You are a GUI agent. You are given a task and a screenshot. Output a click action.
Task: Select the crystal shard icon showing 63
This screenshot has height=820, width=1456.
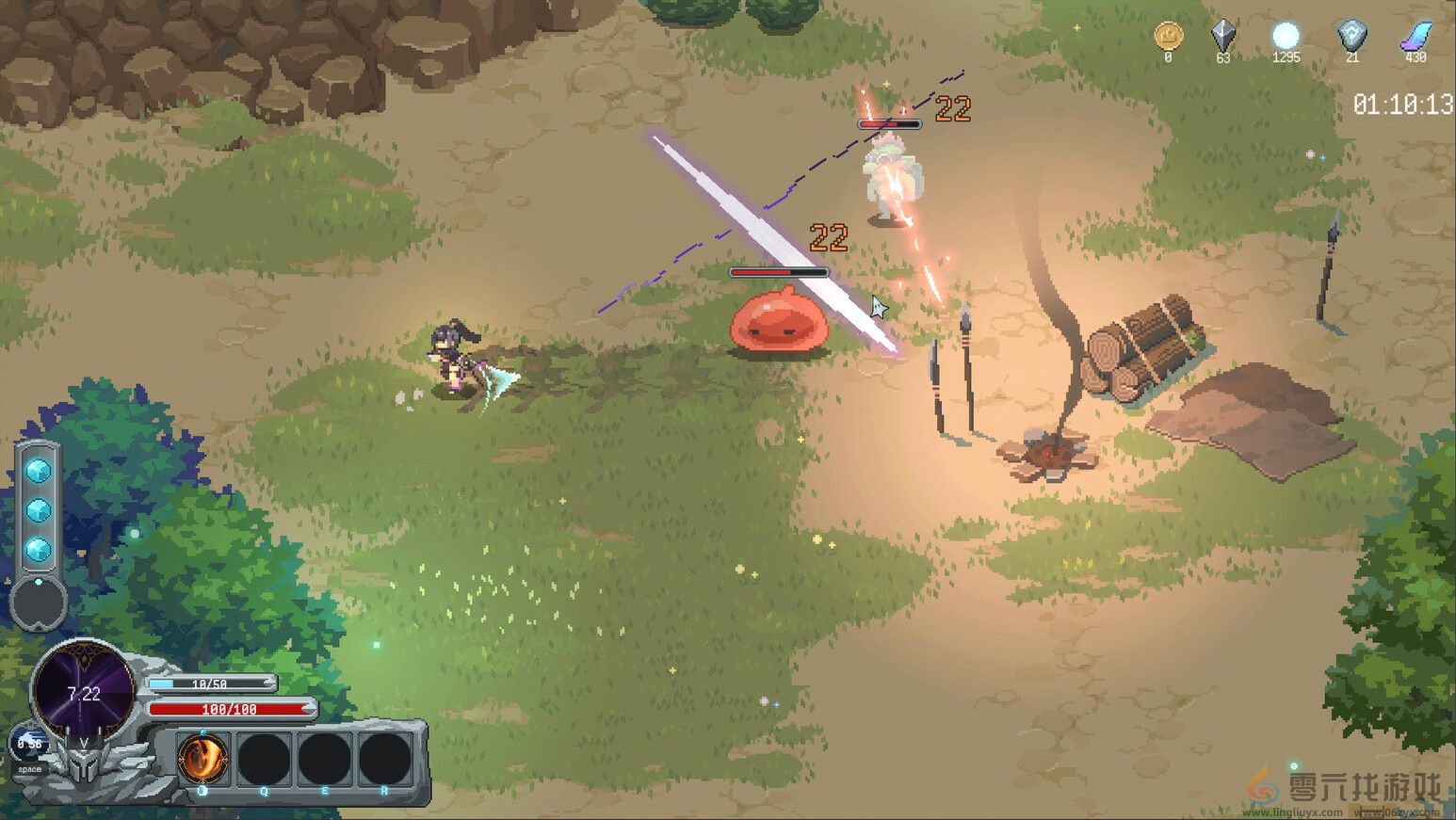tap(1222, 40)
